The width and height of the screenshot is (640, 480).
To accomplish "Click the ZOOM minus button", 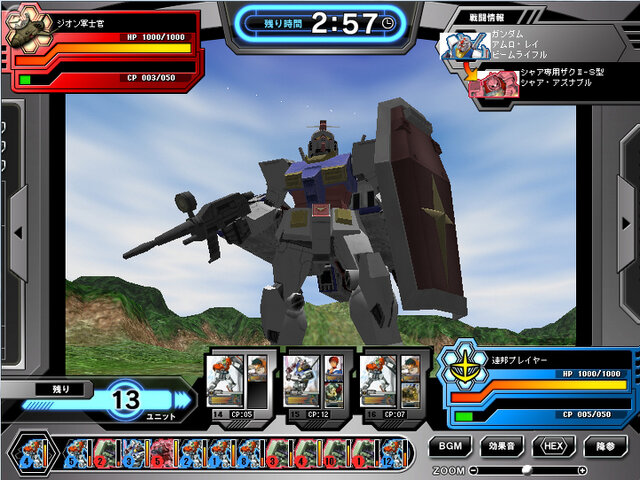I will tap(473, 469).
